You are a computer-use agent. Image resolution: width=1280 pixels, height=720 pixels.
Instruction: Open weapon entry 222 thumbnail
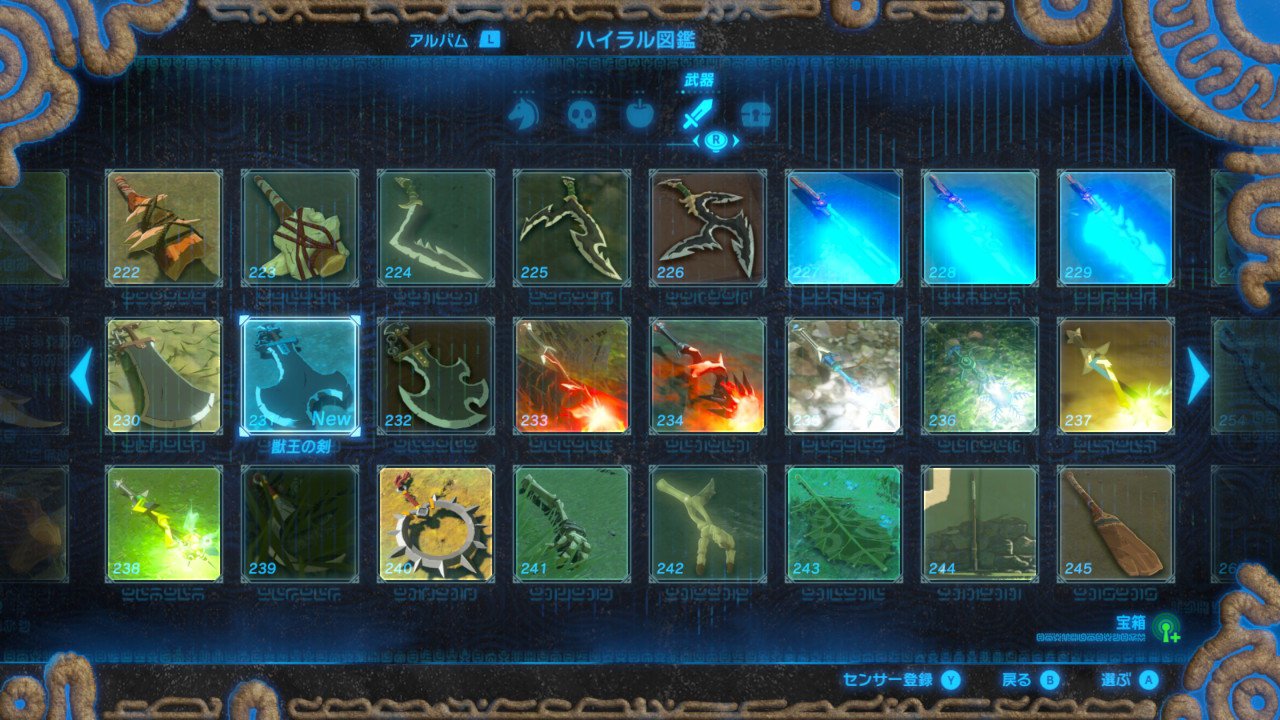click(x=162, y=226)
